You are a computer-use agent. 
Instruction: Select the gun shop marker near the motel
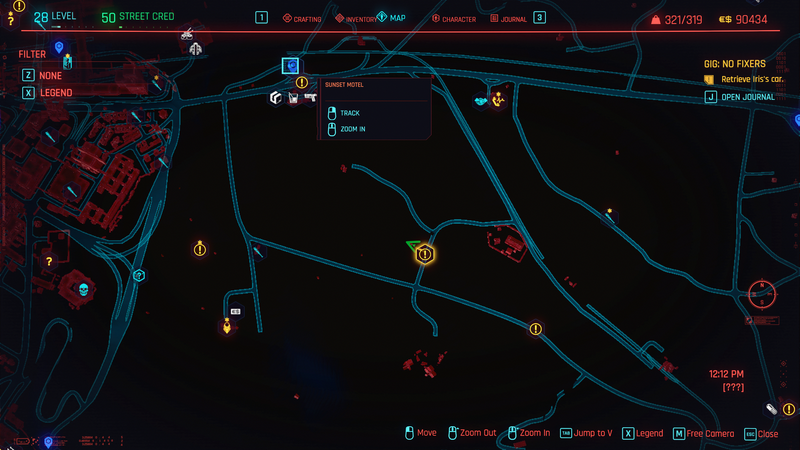point(309,97)
